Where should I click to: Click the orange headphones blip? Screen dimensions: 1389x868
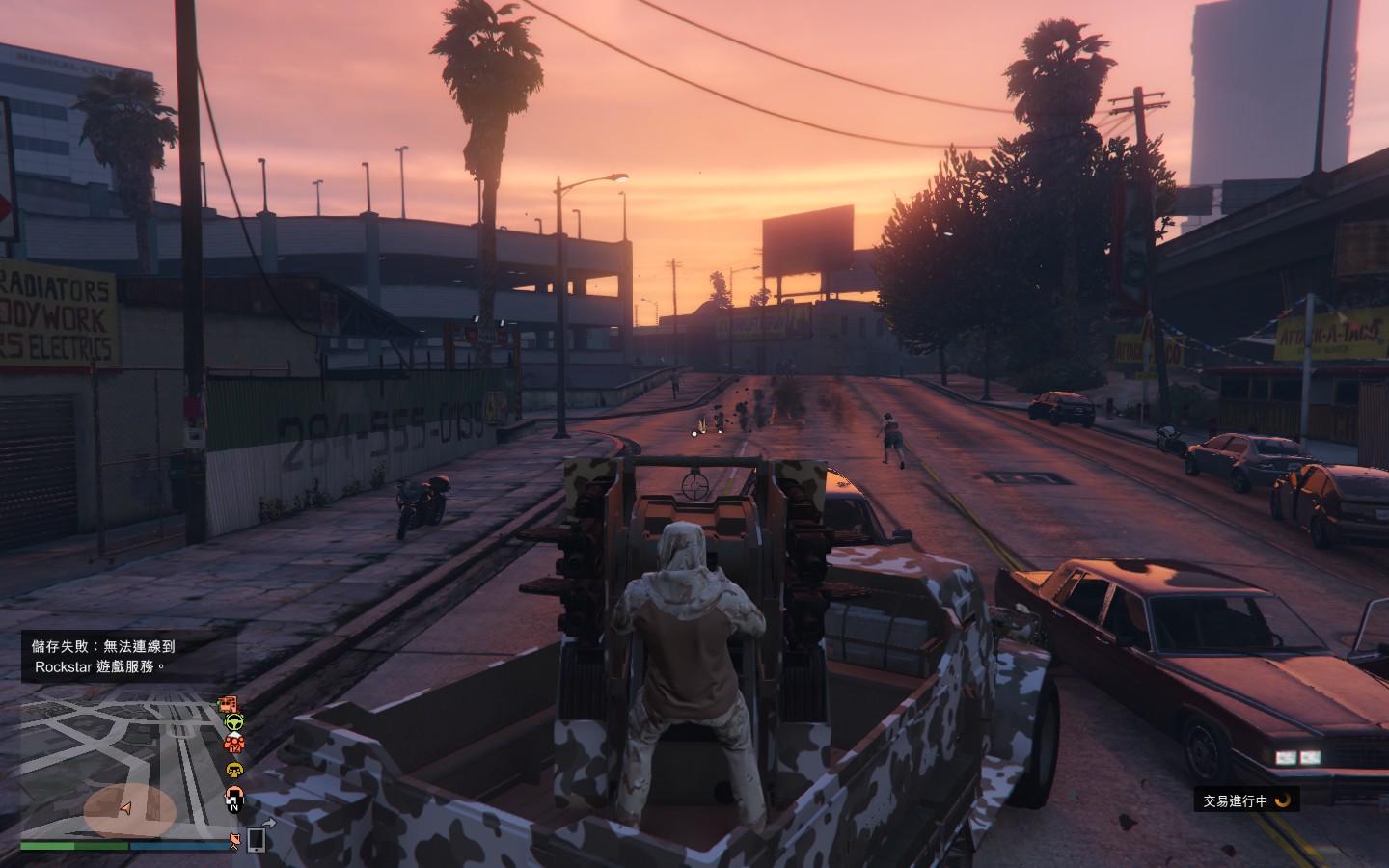233,798
